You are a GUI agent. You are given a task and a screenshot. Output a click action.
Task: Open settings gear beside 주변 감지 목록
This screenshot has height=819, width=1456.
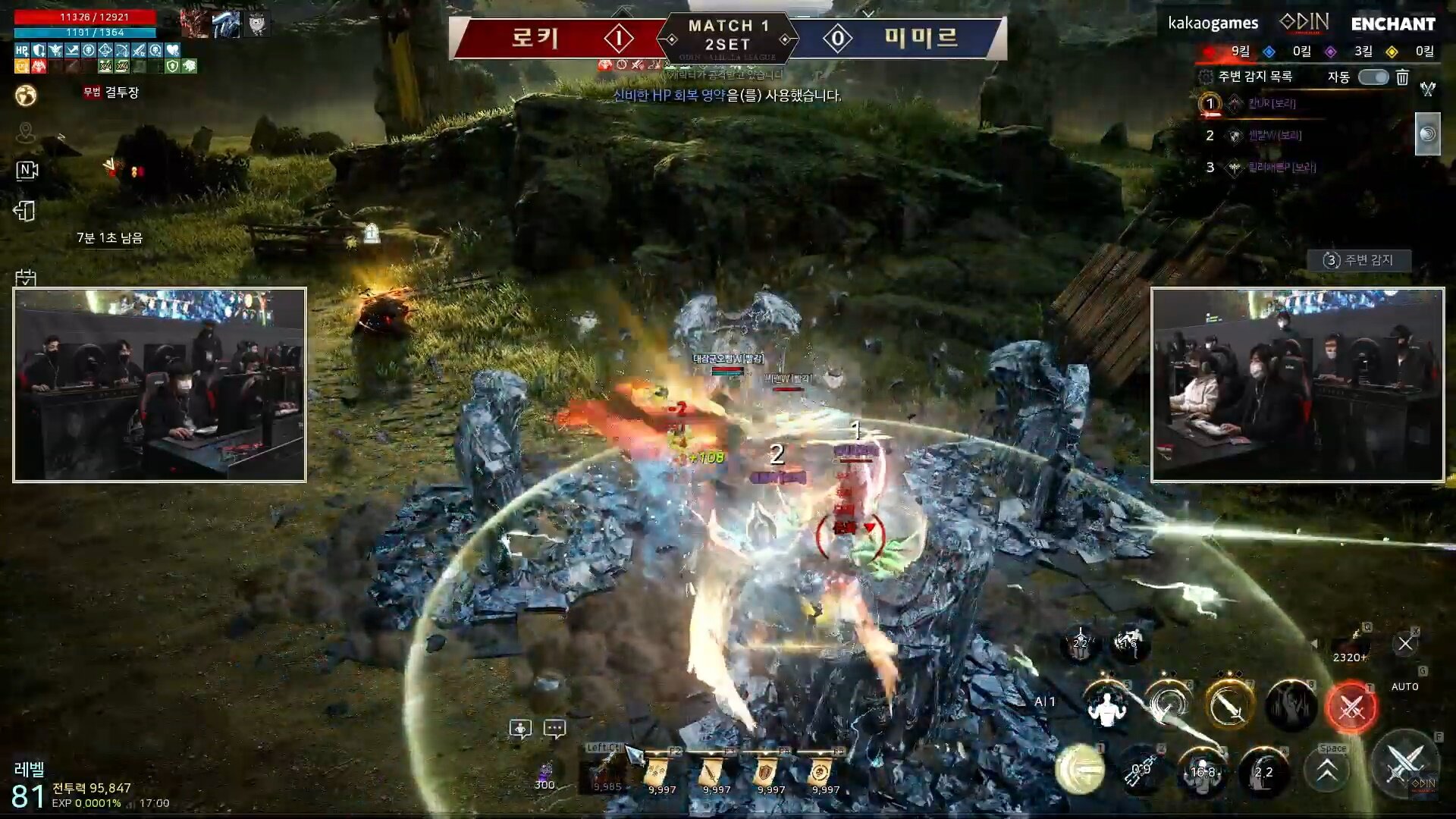click(x=1206, y=77)
